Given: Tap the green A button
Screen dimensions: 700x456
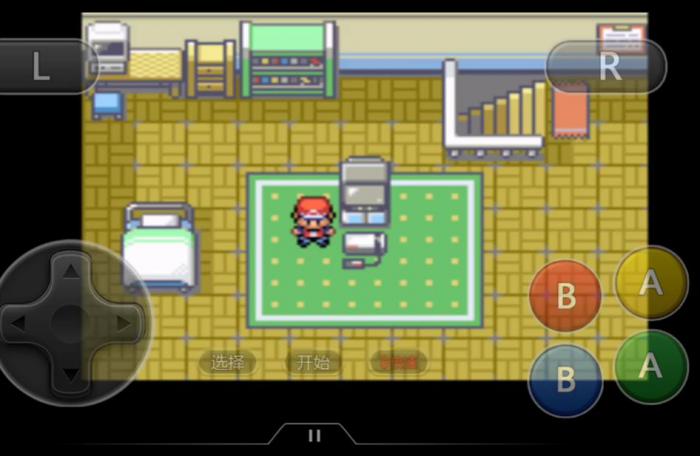Looking at the screenshot, I should coord(651,366).
